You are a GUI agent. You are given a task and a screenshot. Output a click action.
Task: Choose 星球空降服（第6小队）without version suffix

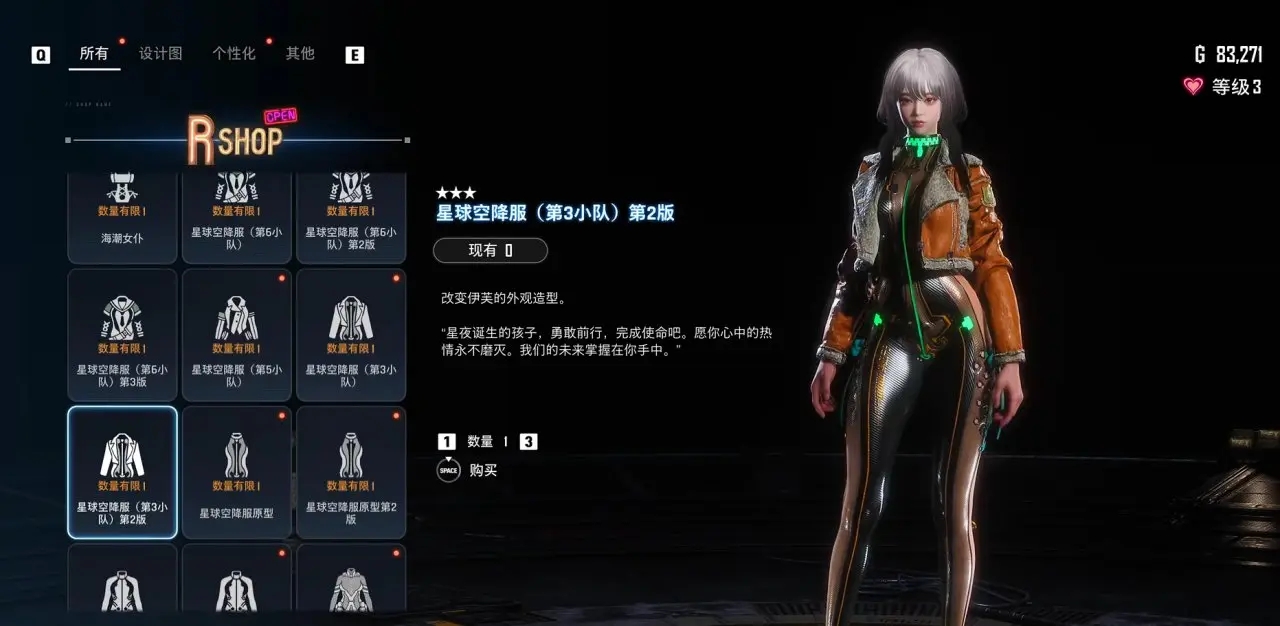pyautogui.click(x=237, y=218)
